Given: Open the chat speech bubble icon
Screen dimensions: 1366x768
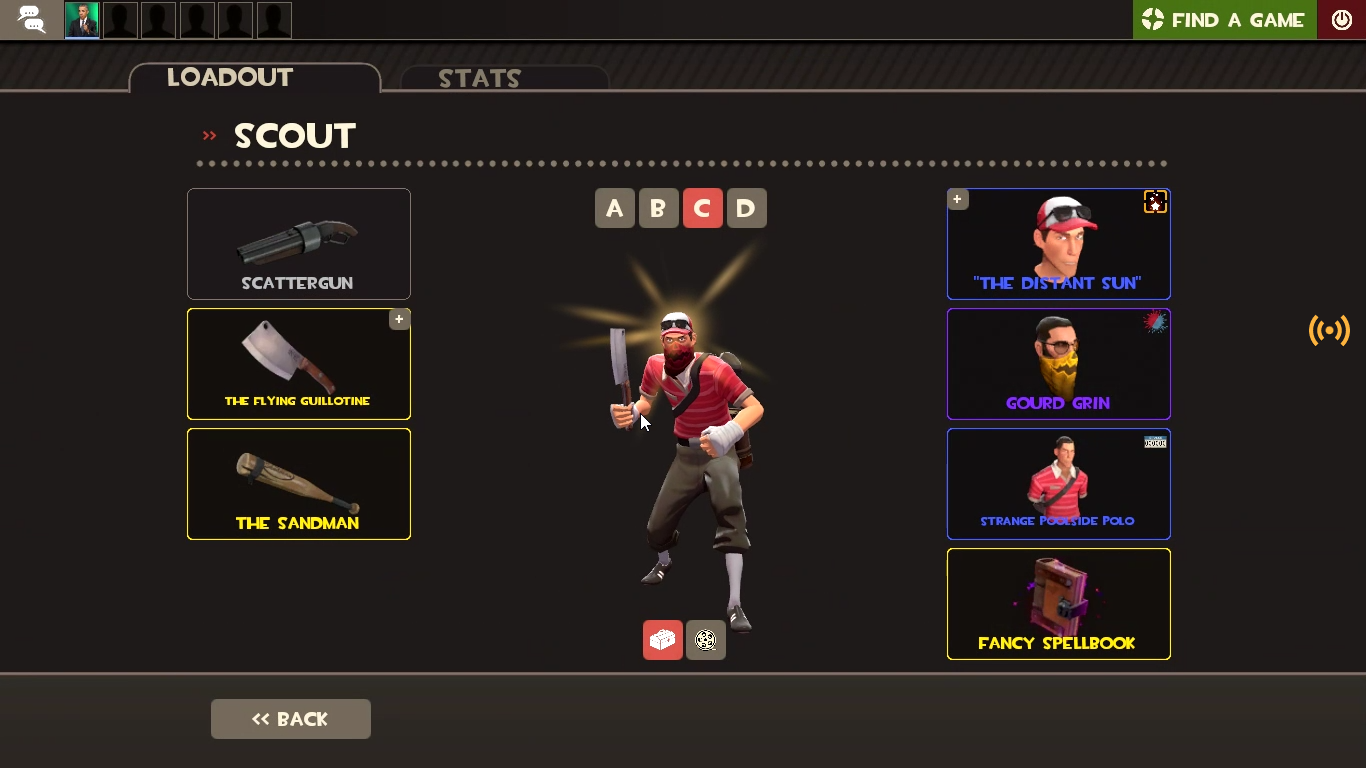Looking at the screenshot, I should [30, 19].
